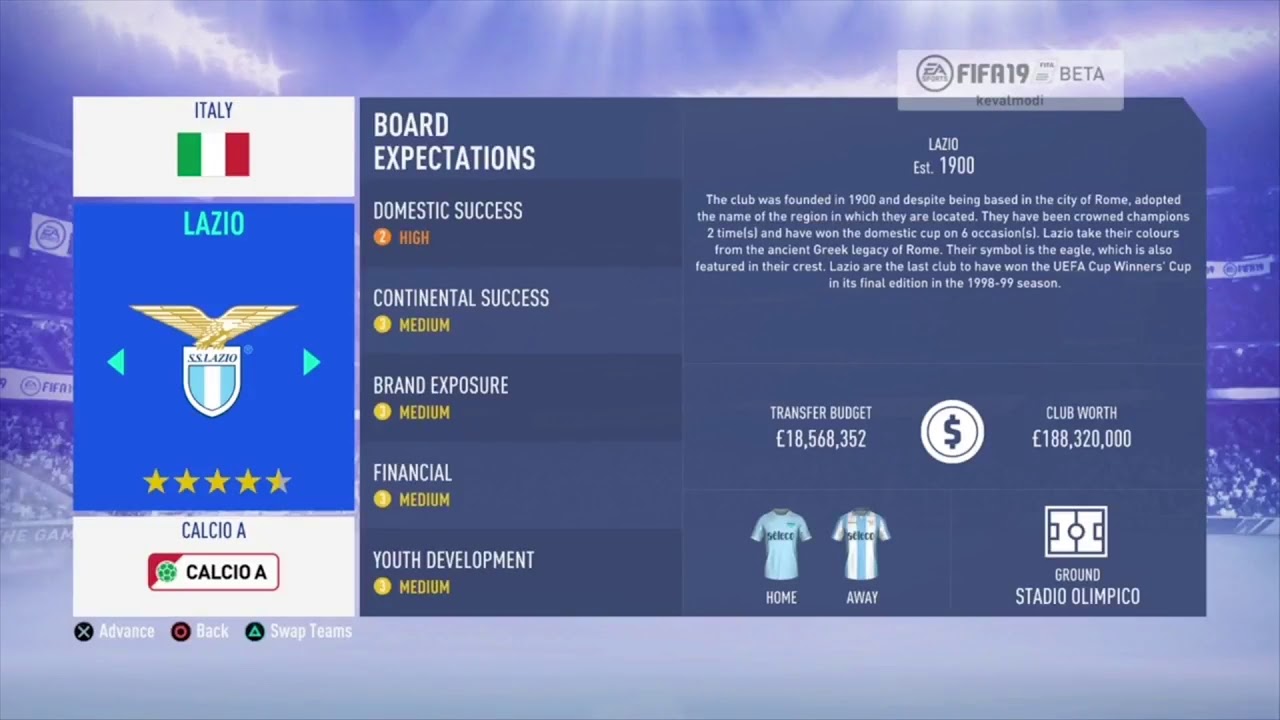Select Back with the circle button prompt
Viewport: 1280px width, 720px height.
coord(199,631)
